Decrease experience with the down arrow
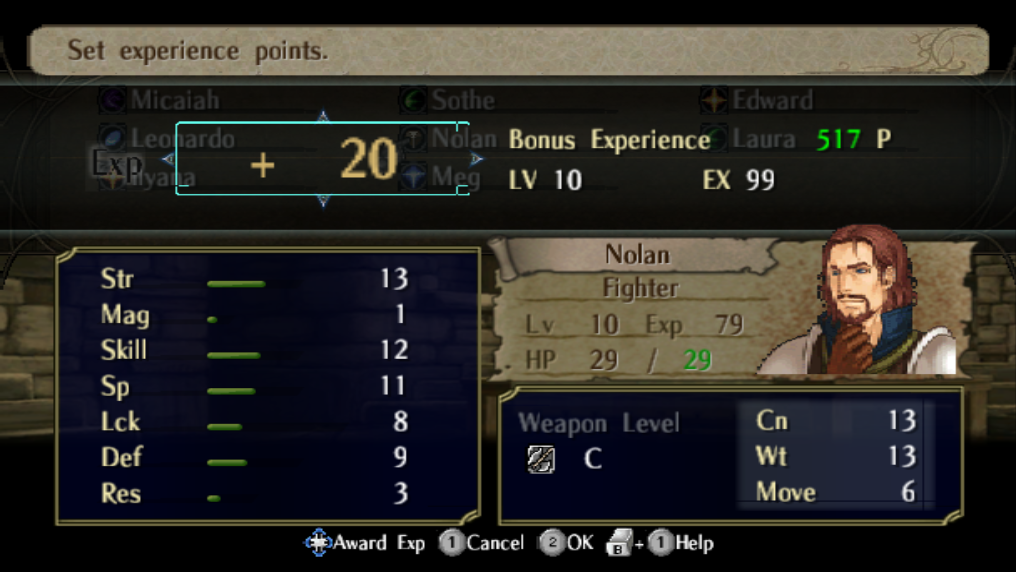 323,201
